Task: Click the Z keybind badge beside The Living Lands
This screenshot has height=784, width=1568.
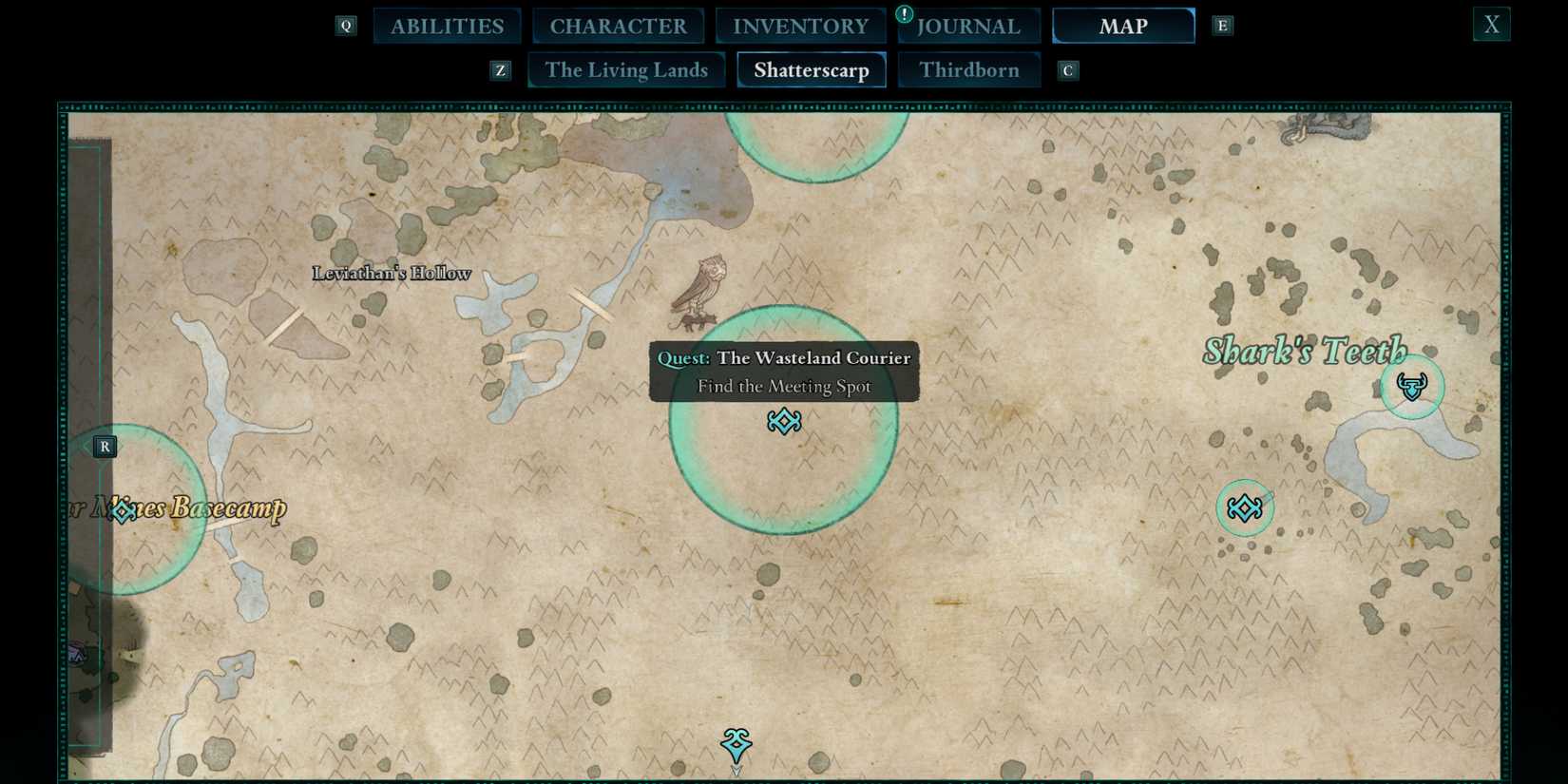Action: click(x=500, y=69)
